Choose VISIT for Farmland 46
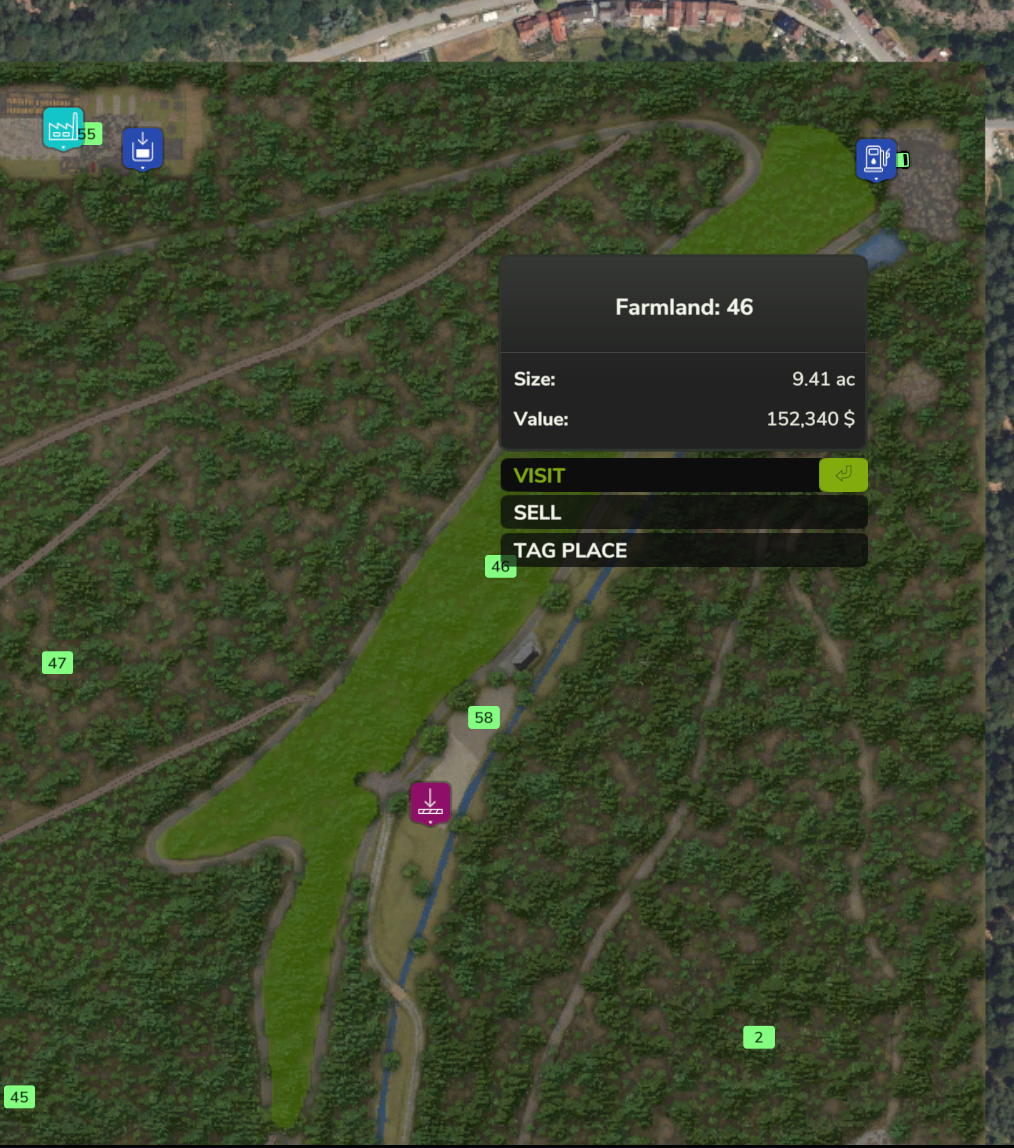 coord(683,475)
